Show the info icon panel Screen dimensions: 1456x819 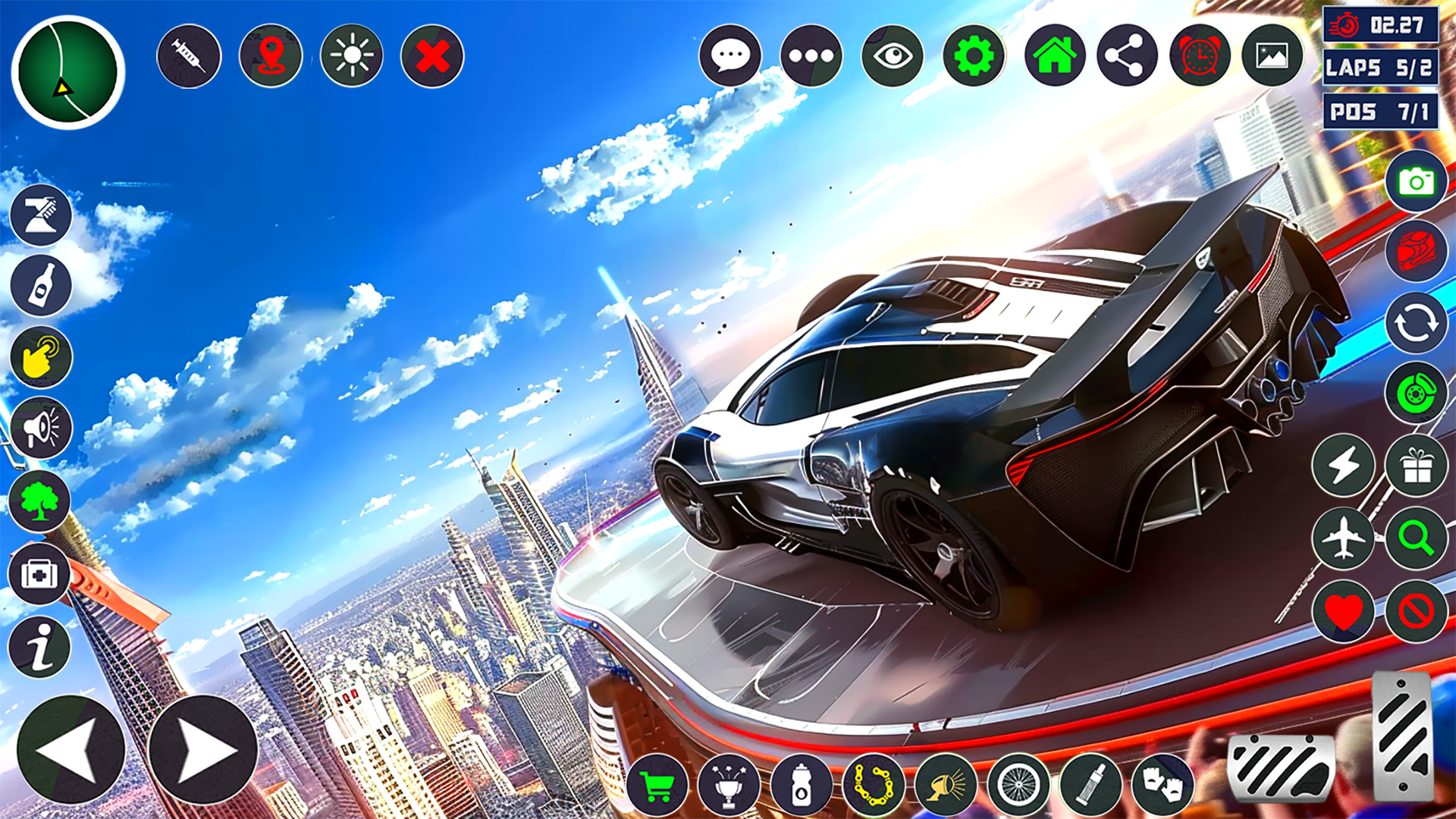(x=39, y=647)
